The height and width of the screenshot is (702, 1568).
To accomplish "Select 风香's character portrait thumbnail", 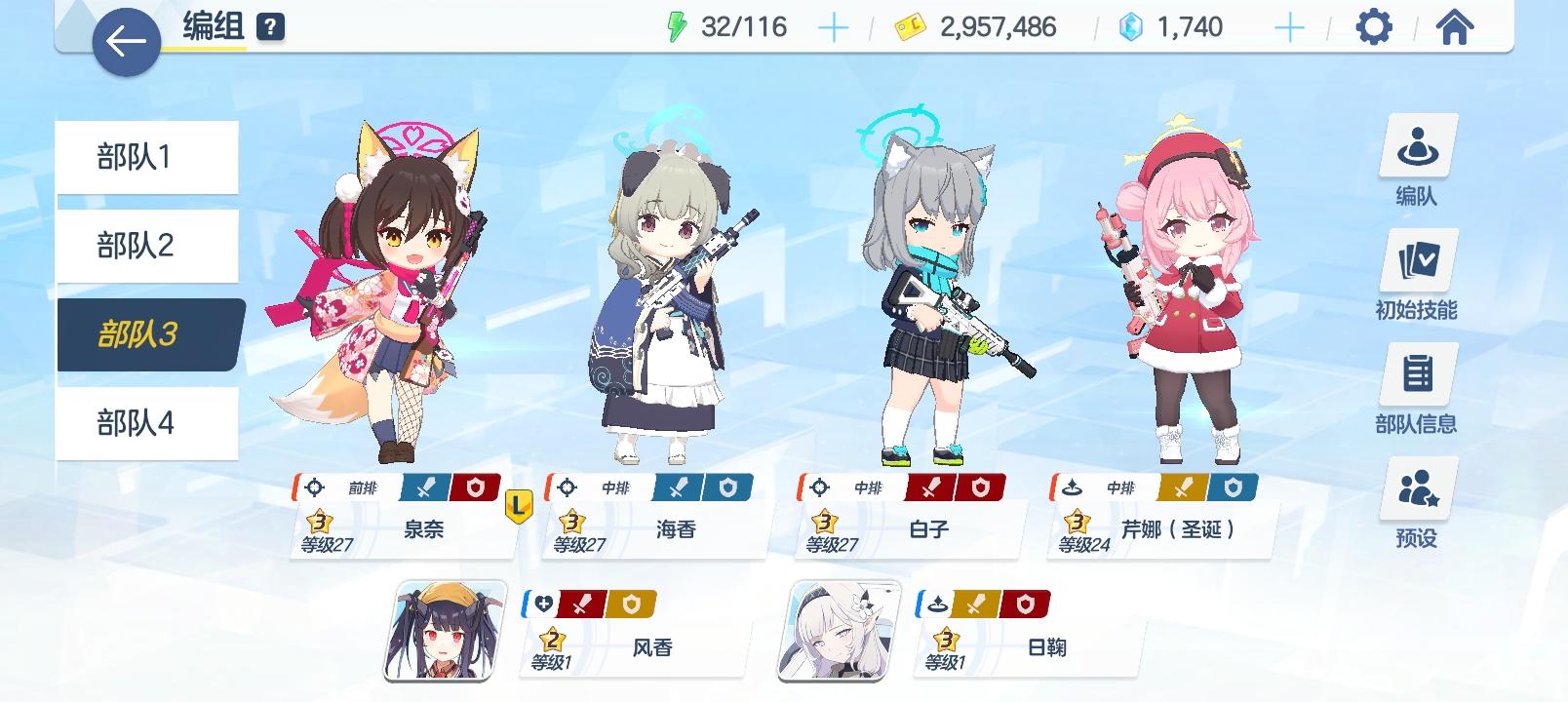I will [x=441, y=632].
